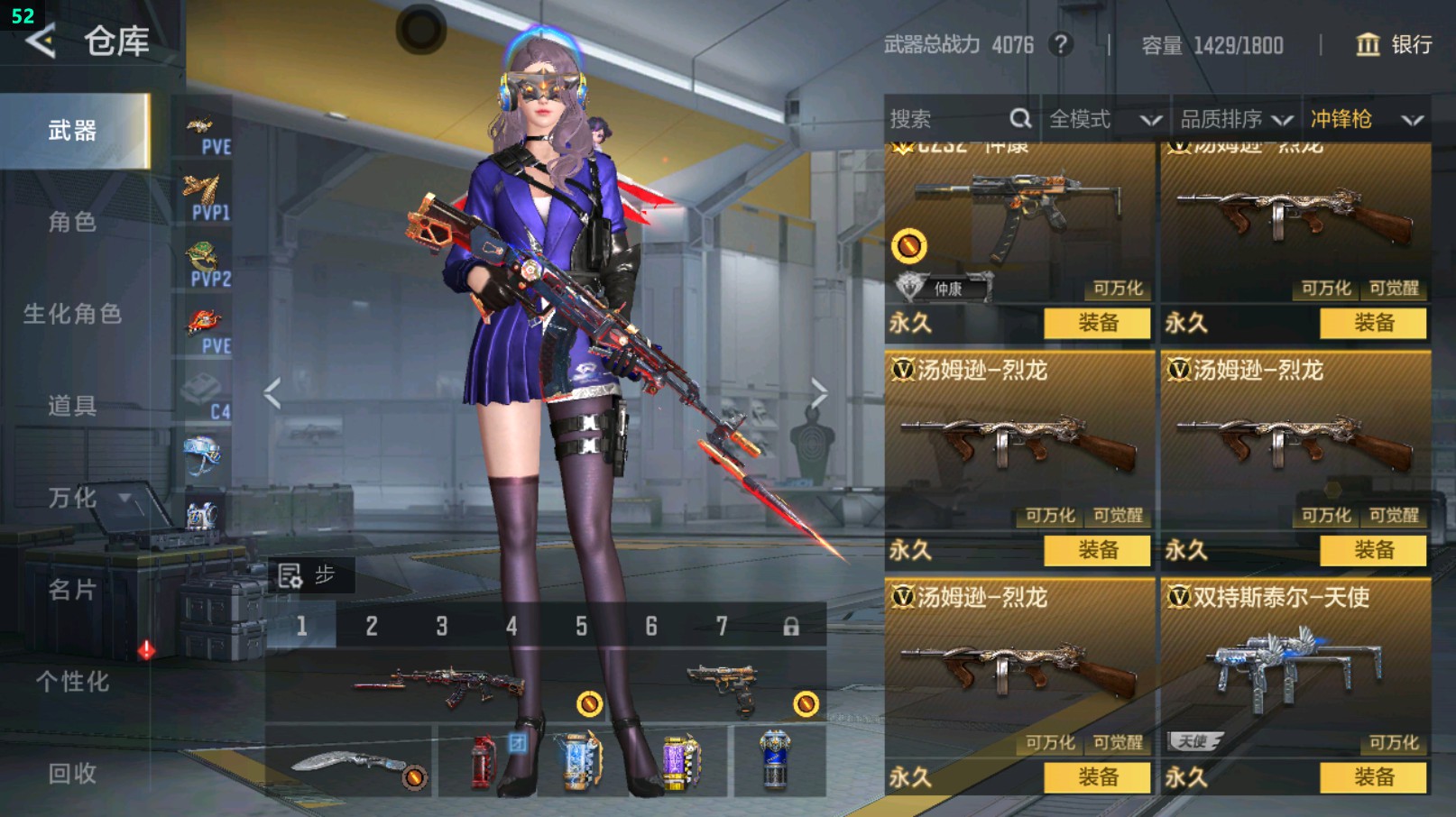Select loadout slot number 2
This screenshot has height=817, width=1456.
pos(372,626)
